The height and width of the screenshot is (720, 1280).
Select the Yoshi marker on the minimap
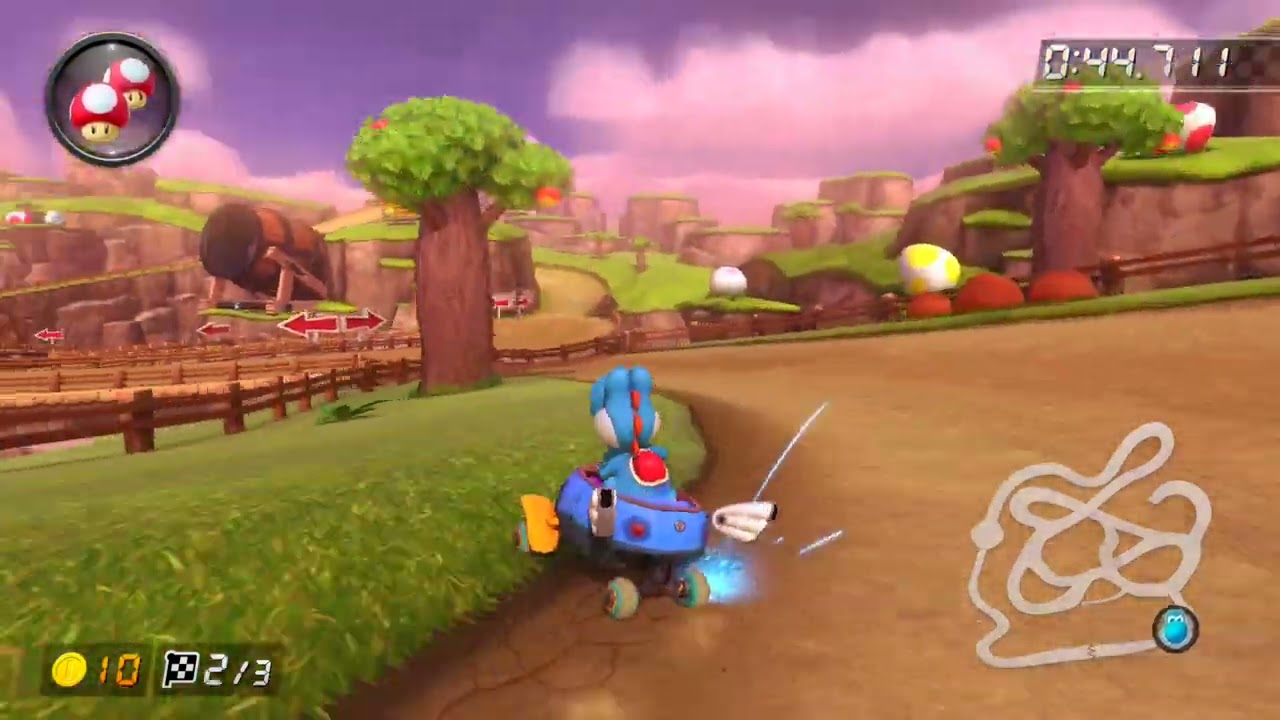[x=1178, y=629]
